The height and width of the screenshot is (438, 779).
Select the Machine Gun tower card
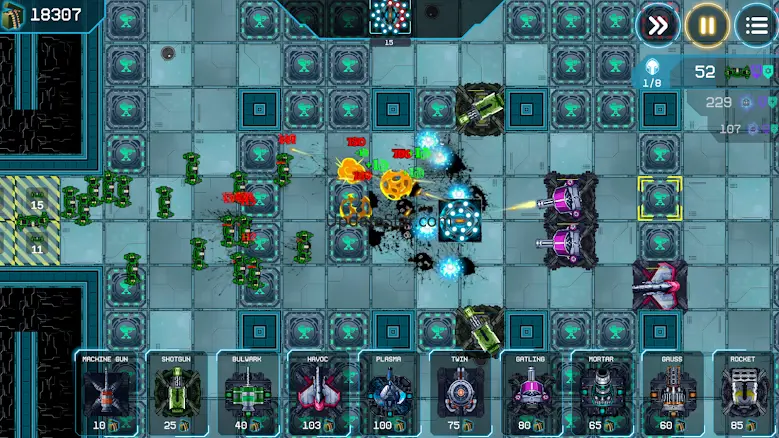click(x=106, y=392)
